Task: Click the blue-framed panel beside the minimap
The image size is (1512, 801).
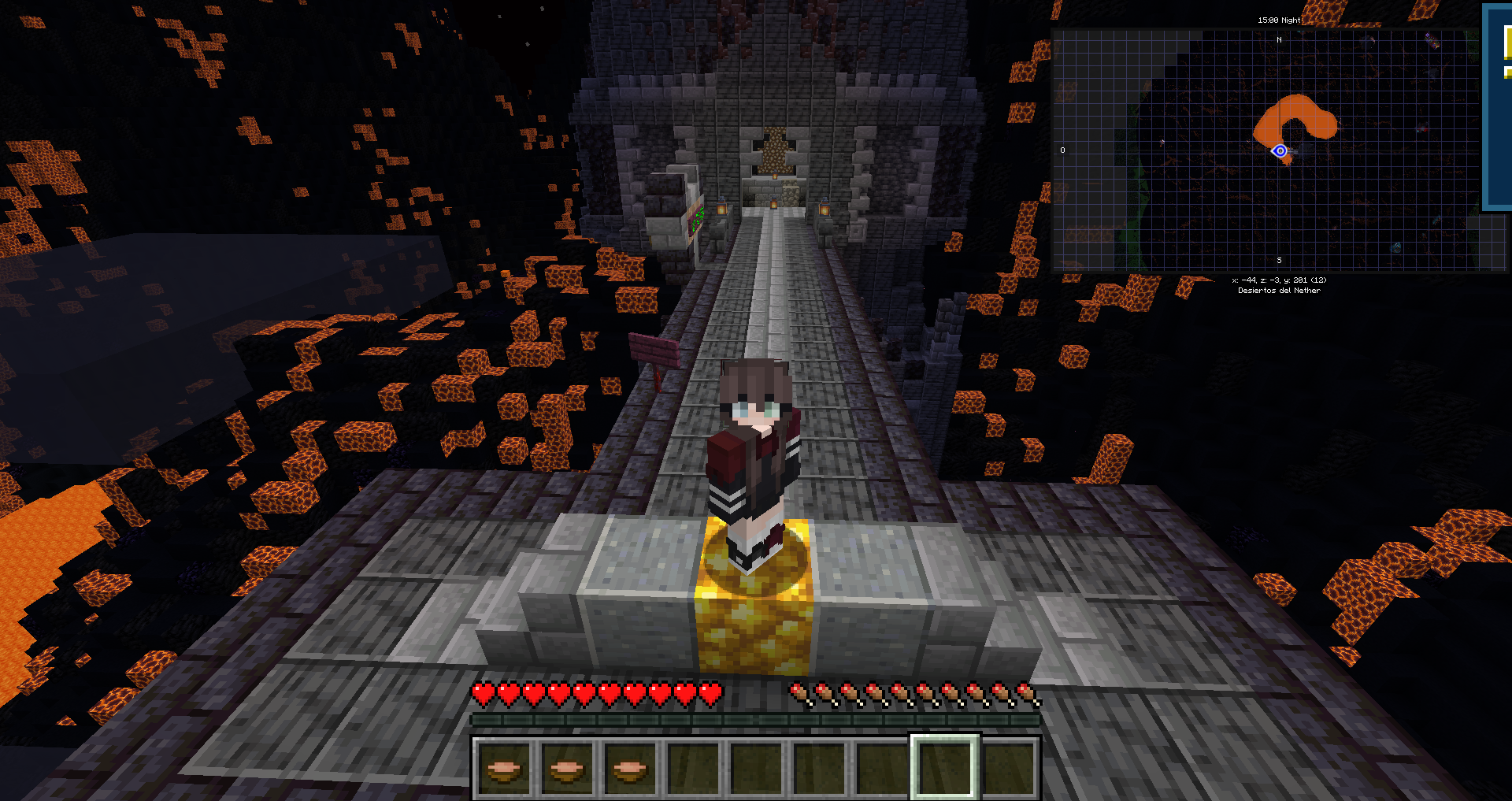Action: coord(1498,107)
